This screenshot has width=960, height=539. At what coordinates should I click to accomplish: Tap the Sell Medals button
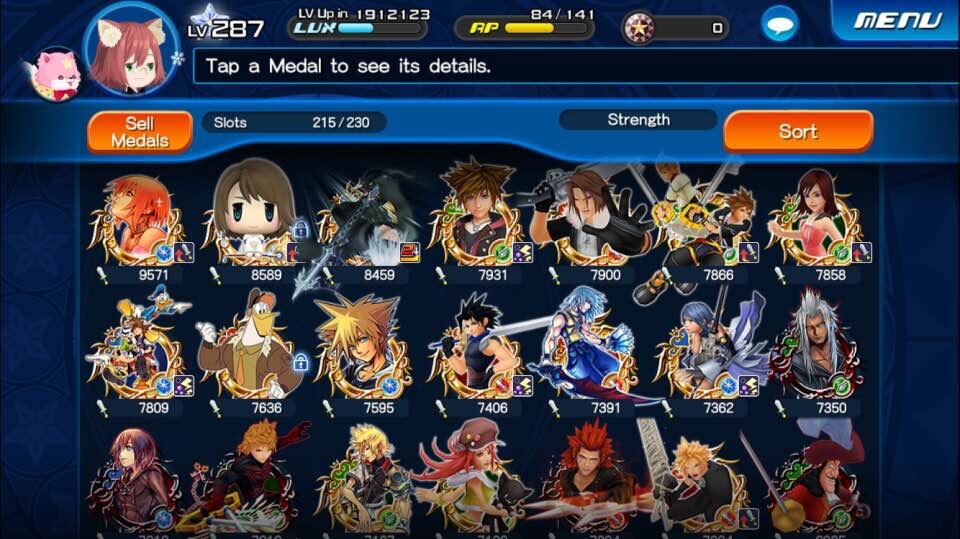click(139, 132)
